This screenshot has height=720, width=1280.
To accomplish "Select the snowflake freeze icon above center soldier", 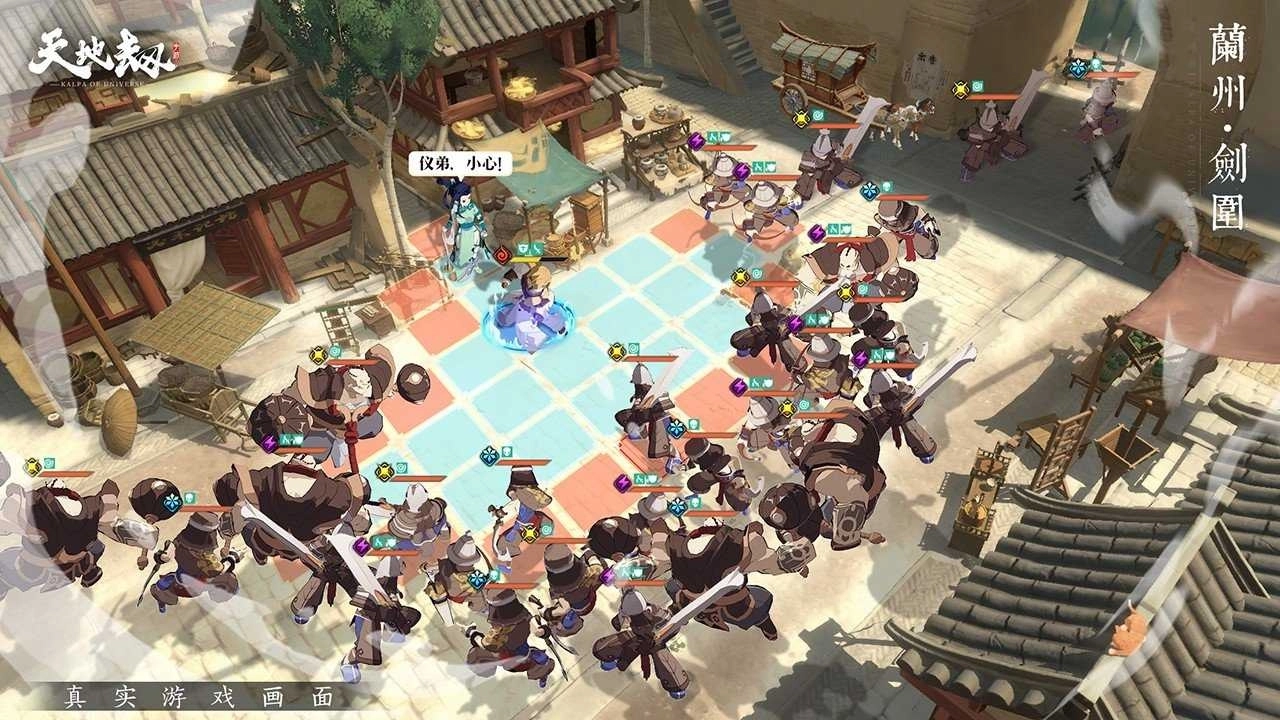I will [675, 427].
